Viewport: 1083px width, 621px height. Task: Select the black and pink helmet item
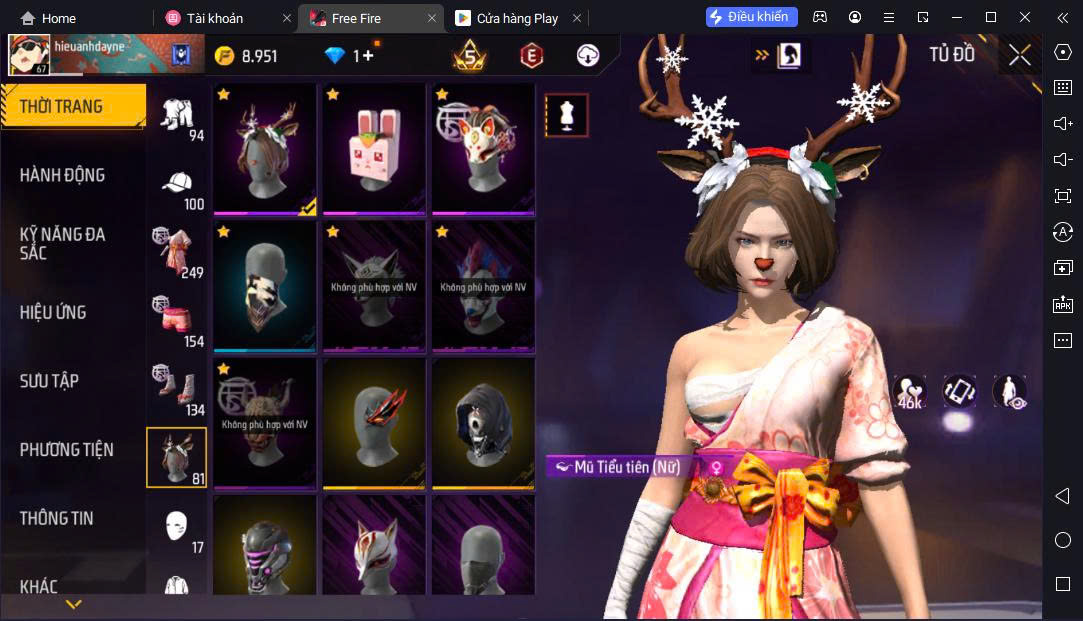point(265,548)
